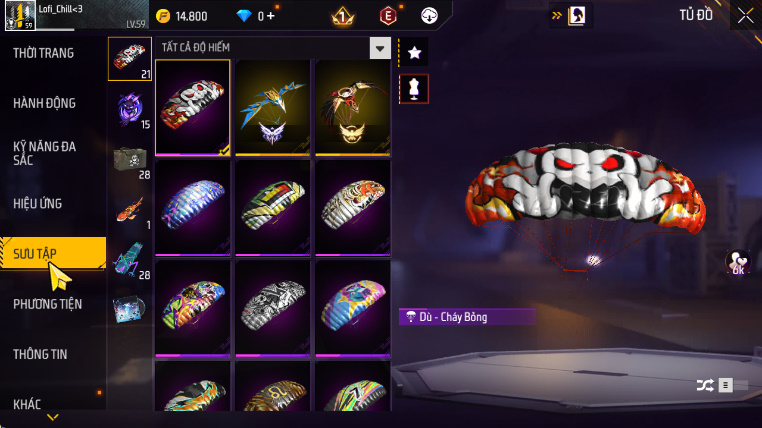This screenshot has width=762, height=428.
Task: Open the Hiệu Ứng category
Action: 38,203
